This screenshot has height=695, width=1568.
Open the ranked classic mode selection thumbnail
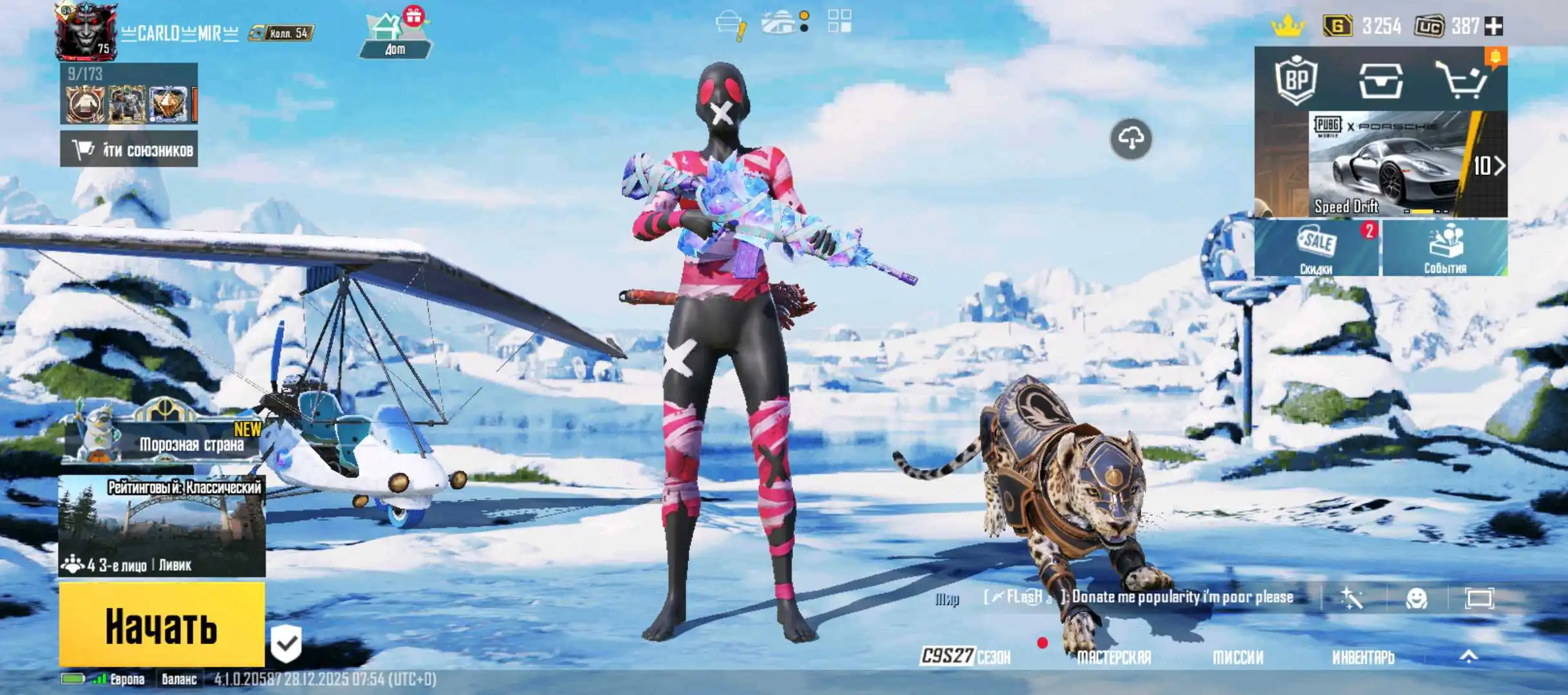click(162, 526)
